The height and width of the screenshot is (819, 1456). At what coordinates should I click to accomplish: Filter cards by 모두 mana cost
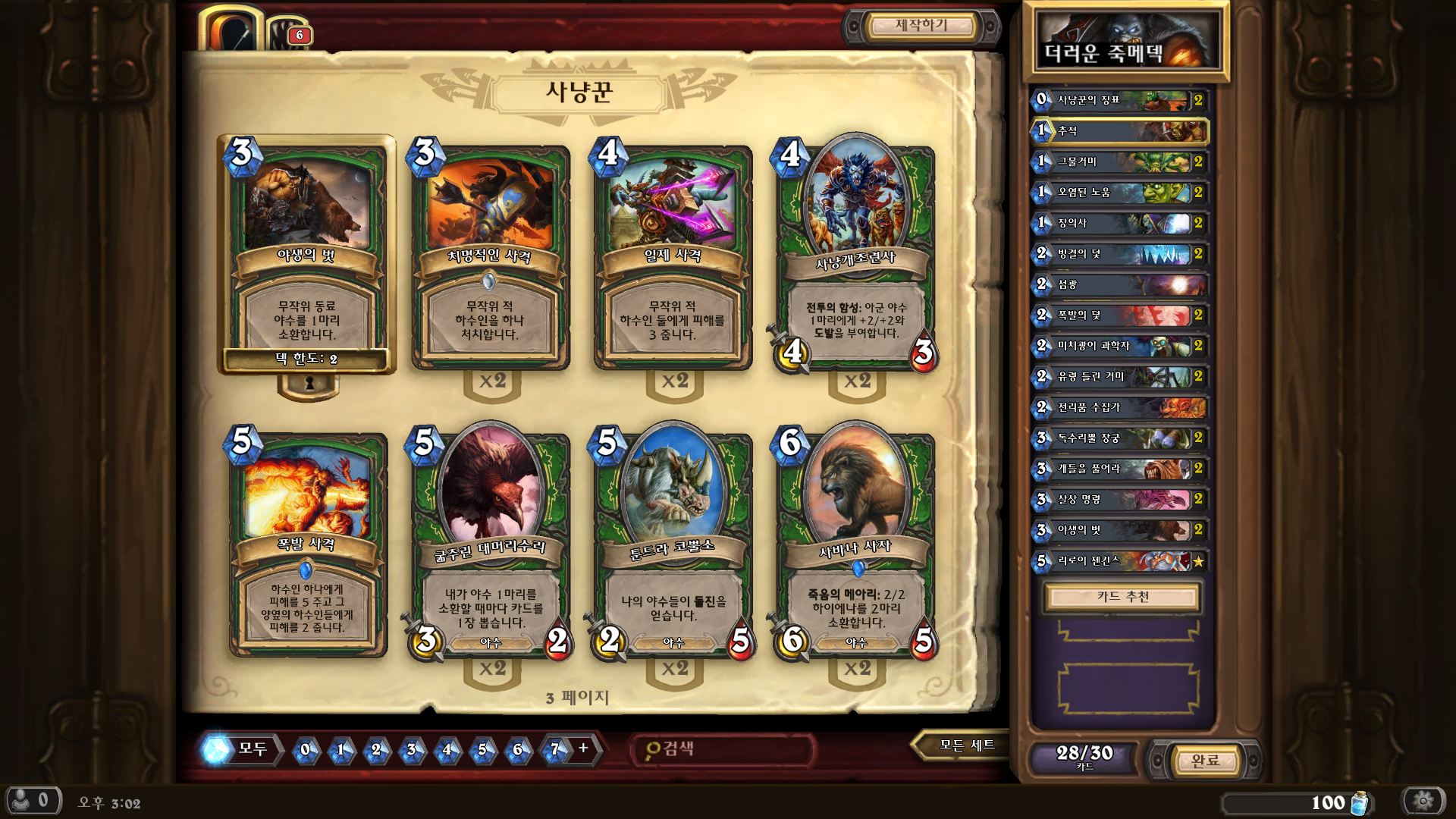tap(240, 749)
